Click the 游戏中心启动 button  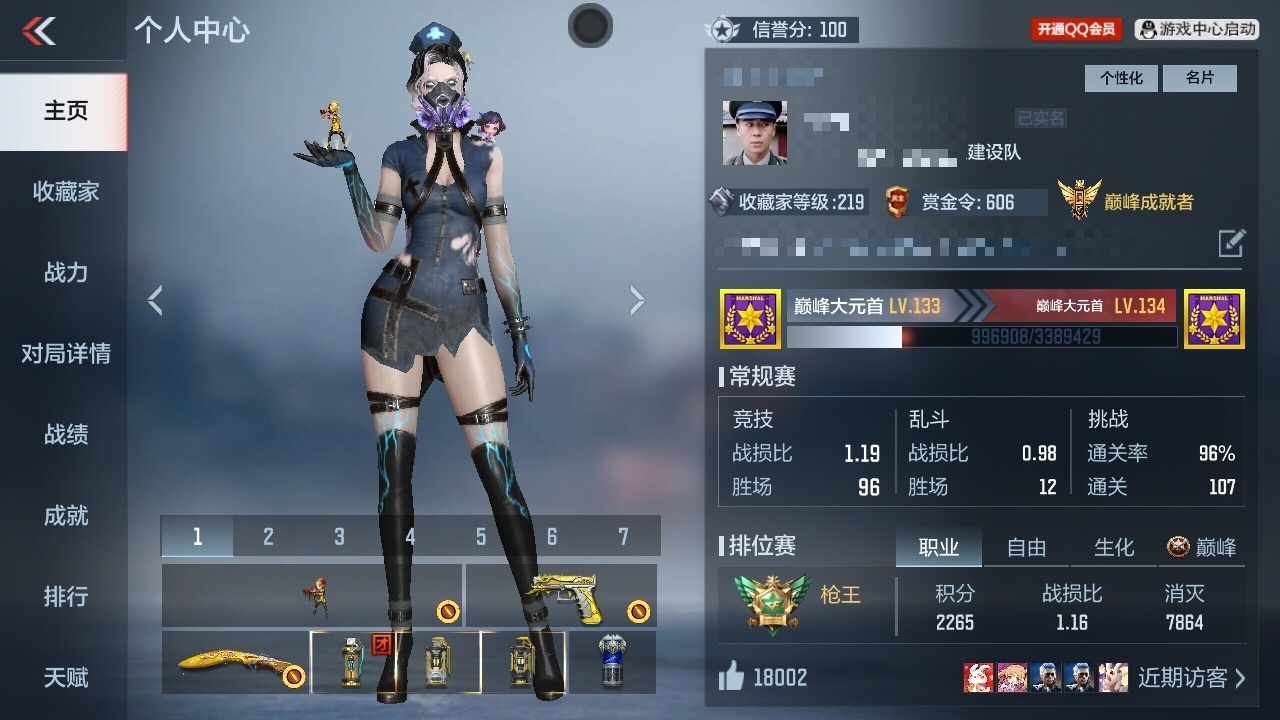click(1196, 29)
